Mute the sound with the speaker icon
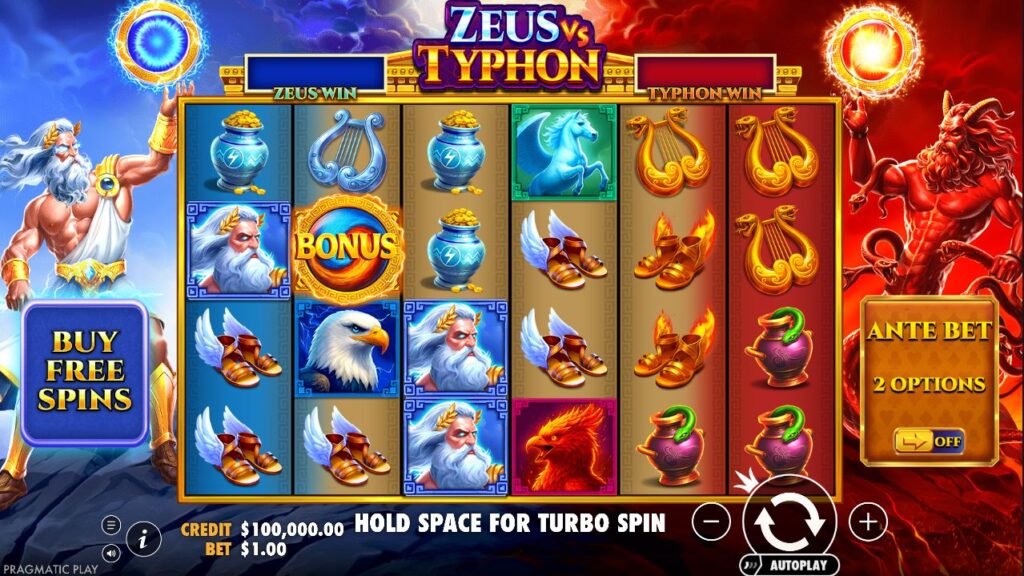Viewport: 1024px width, 576px height. tap(112, 551)
